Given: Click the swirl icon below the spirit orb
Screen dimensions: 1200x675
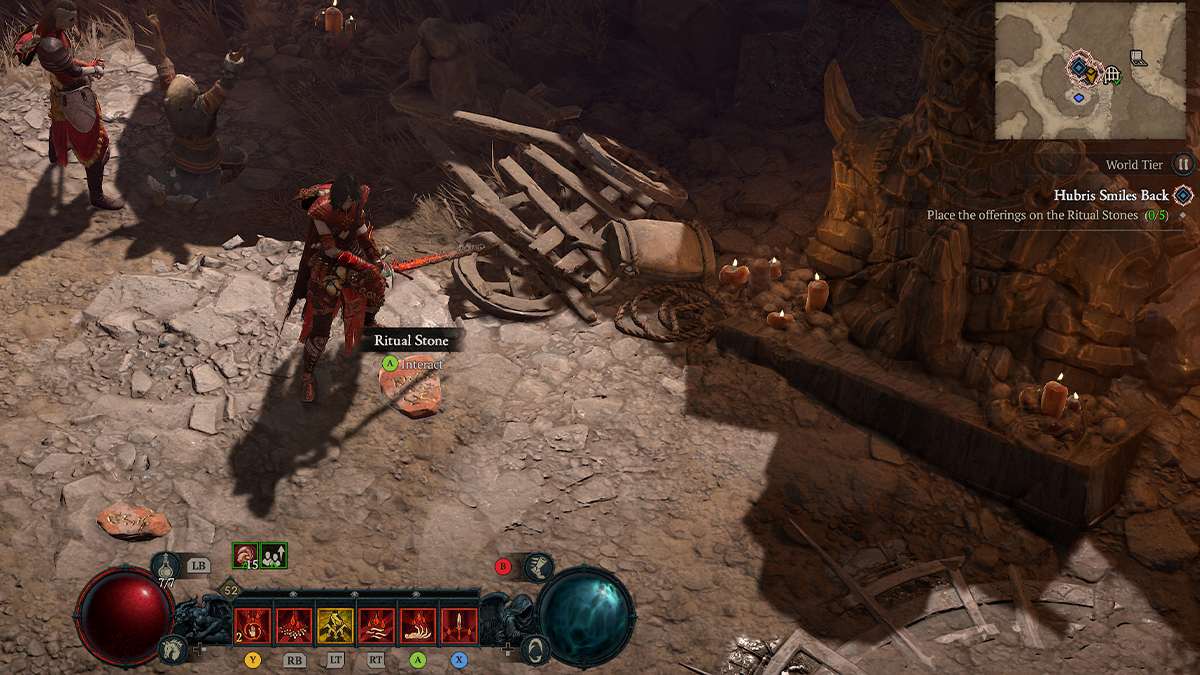Looking at the screenshot, I should [537, 649].
